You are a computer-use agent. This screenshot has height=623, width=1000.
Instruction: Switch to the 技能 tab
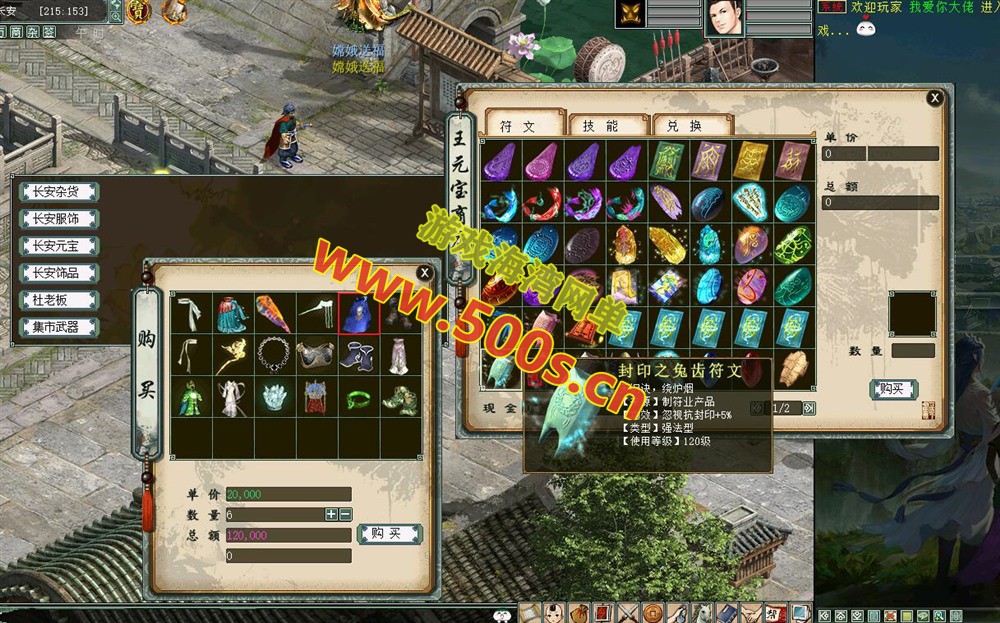pyautogui.click(x=601, y=126)
